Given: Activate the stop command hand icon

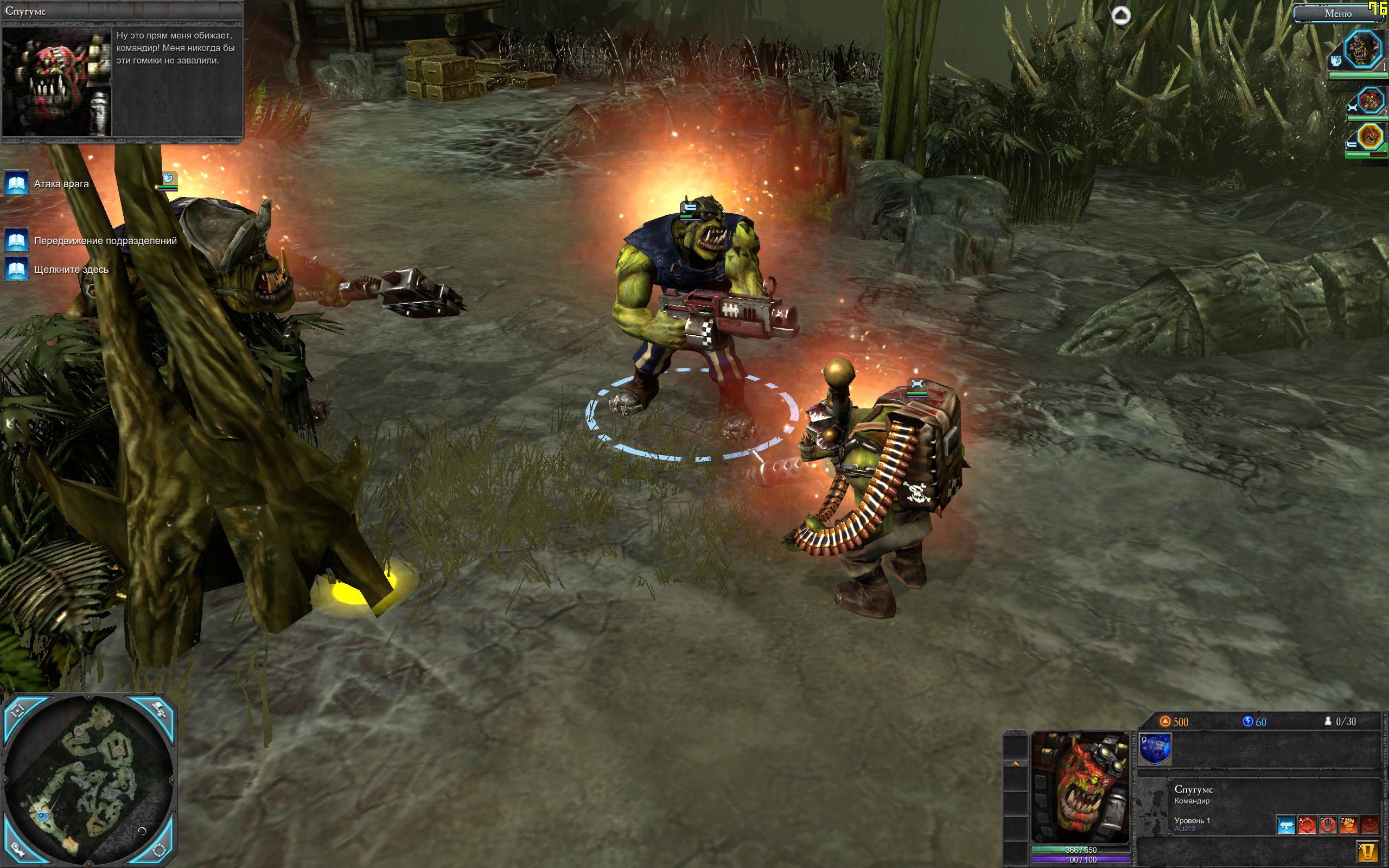Looking at the screenshot, I should click(x=1327, y=825).
